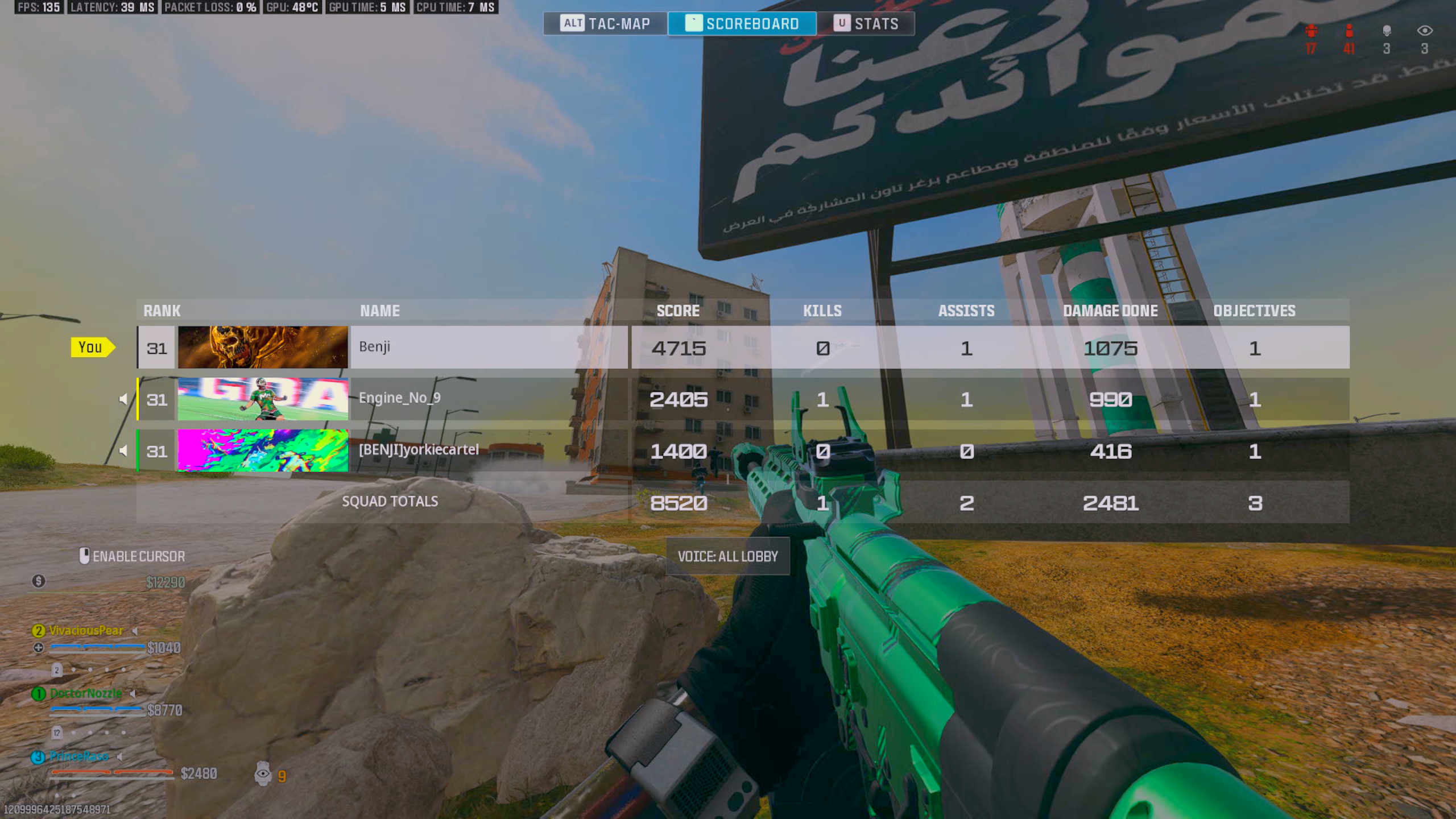This screenshot has width=1456, height=819.
Task: View yorkiecartel's psychedelic calling card
Action: click(x=263, y=450)
